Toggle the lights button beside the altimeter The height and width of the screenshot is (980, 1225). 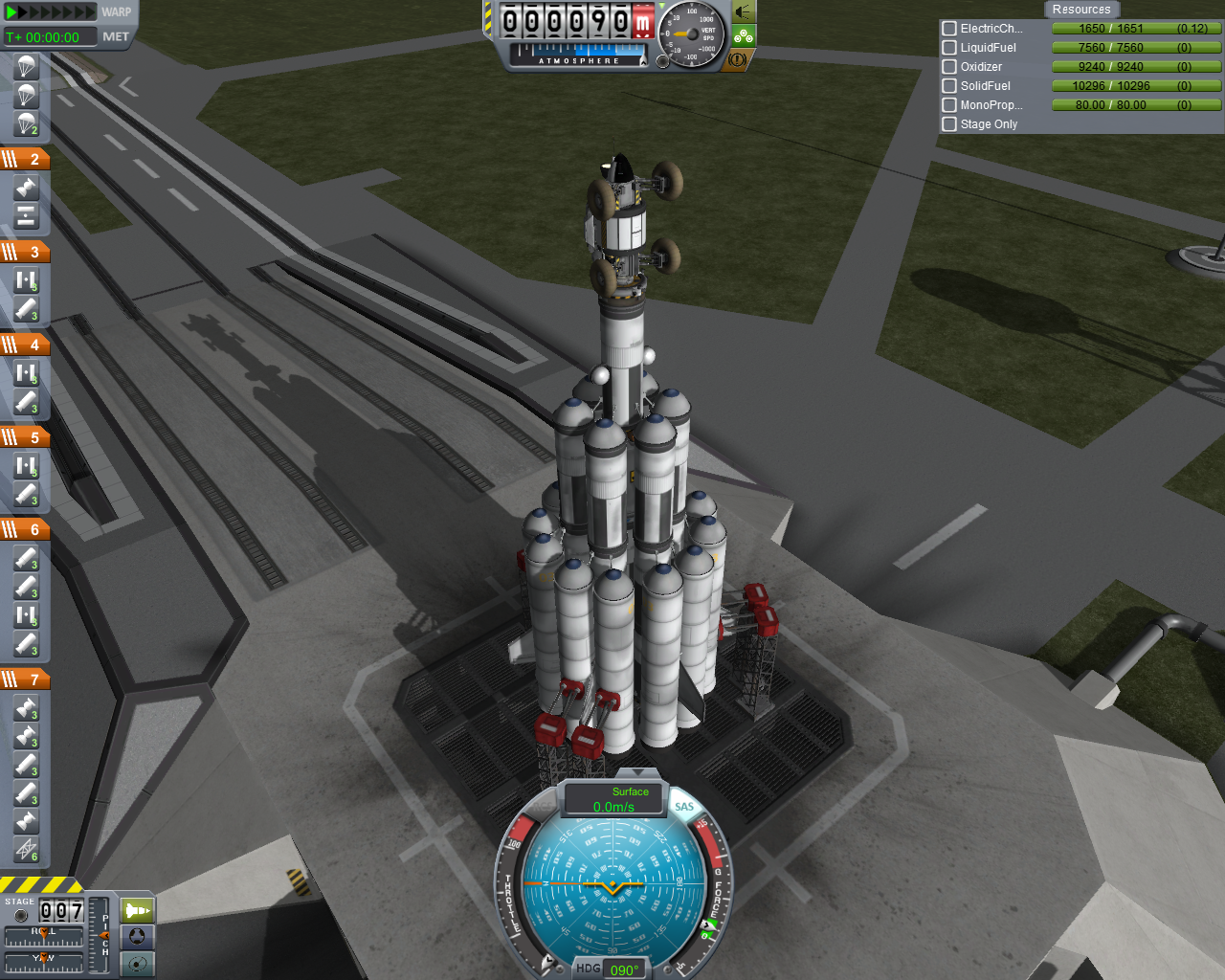tap(744, 12)
